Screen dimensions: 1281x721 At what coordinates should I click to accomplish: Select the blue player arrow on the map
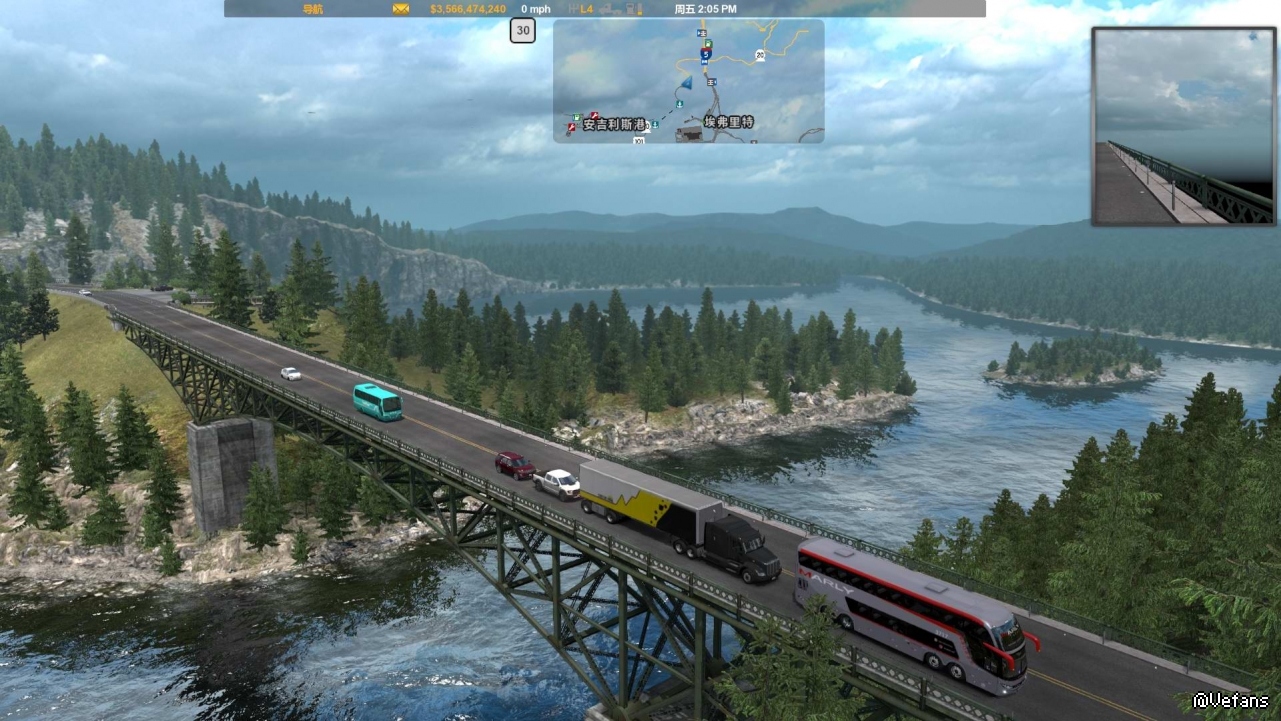[685, 83]
